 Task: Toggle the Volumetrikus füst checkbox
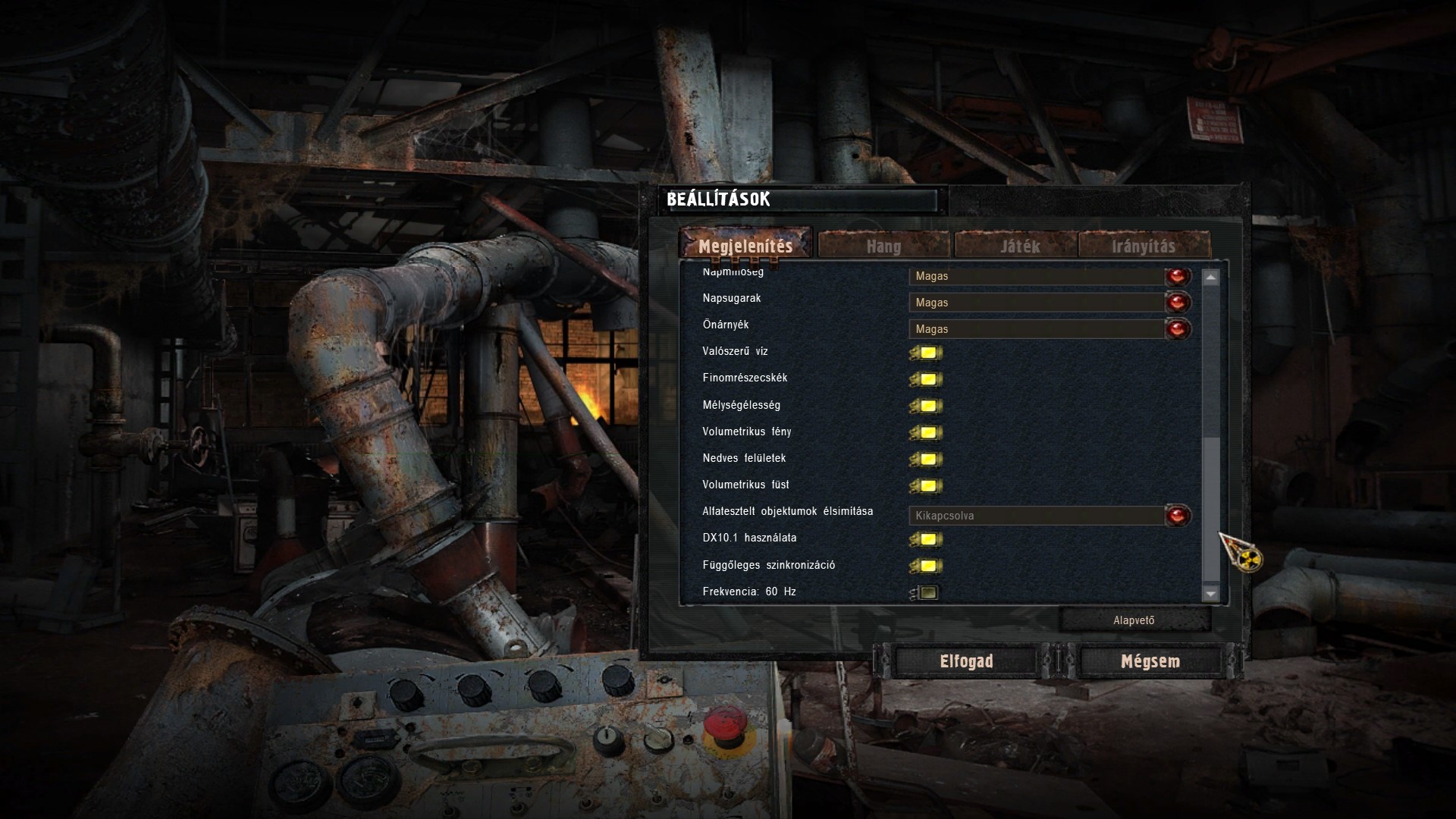click(927, 485)
